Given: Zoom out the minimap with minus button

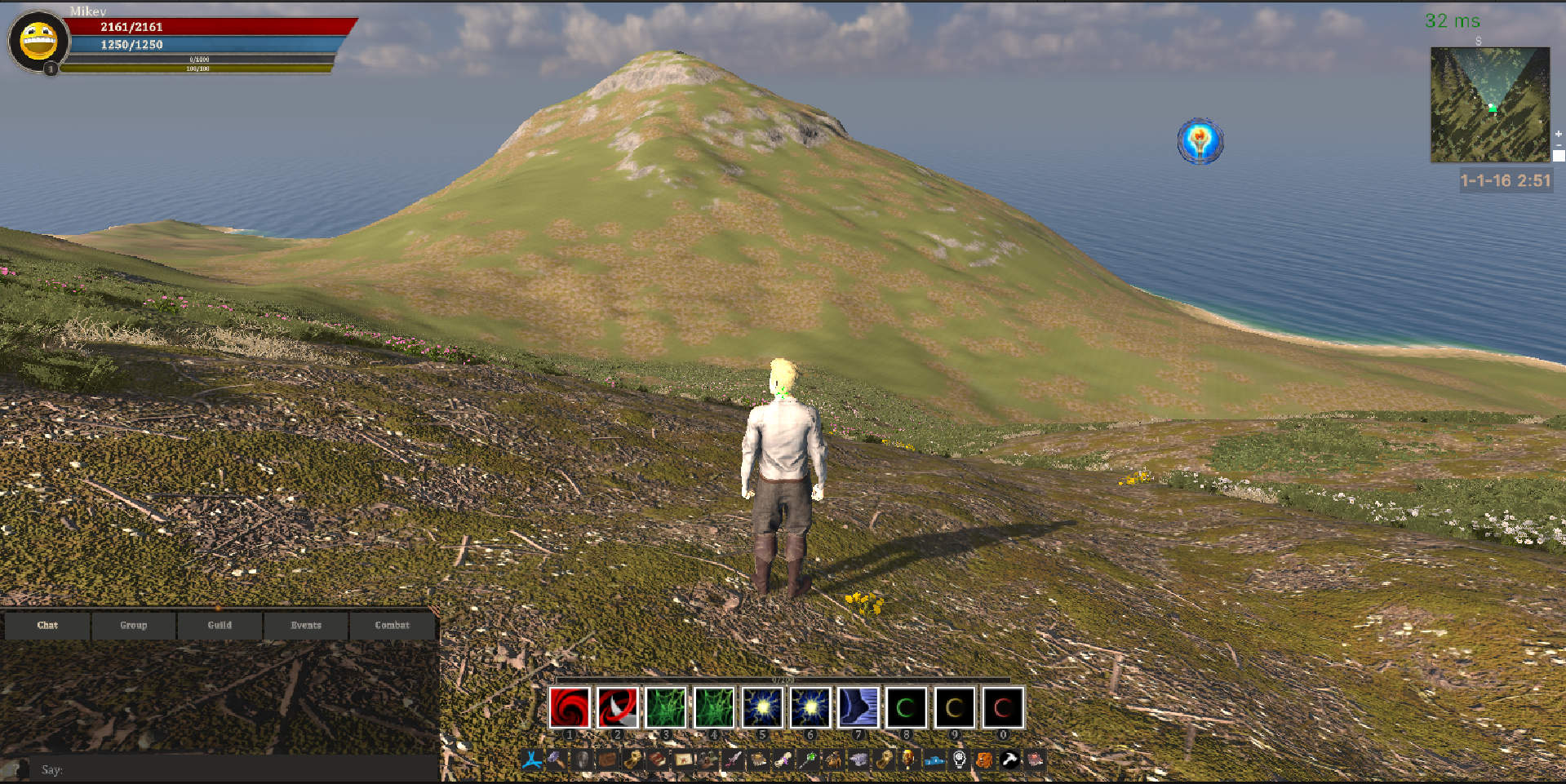Looking at the screenshot, I should [x=1558, y=145].
